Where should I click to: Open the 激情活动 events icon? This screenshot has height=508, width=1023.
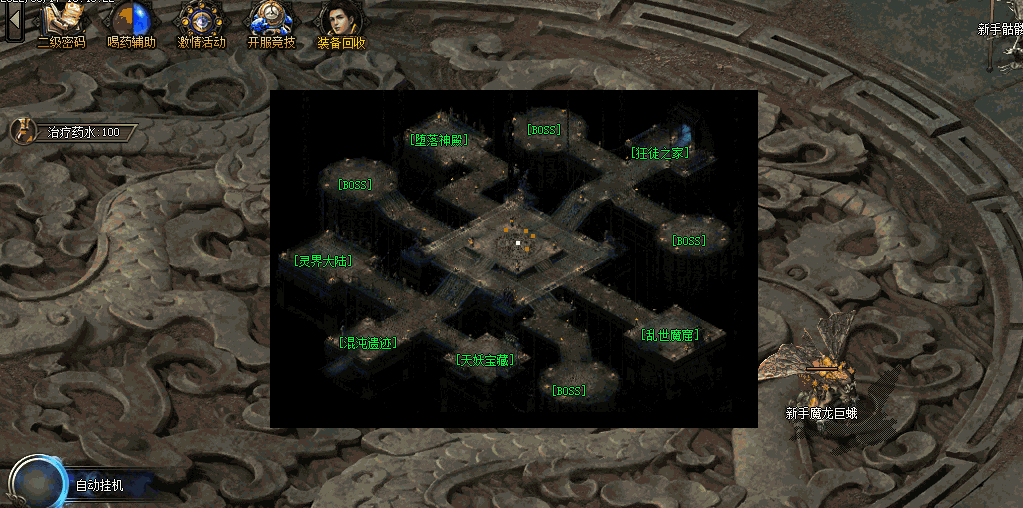(201, 24)
